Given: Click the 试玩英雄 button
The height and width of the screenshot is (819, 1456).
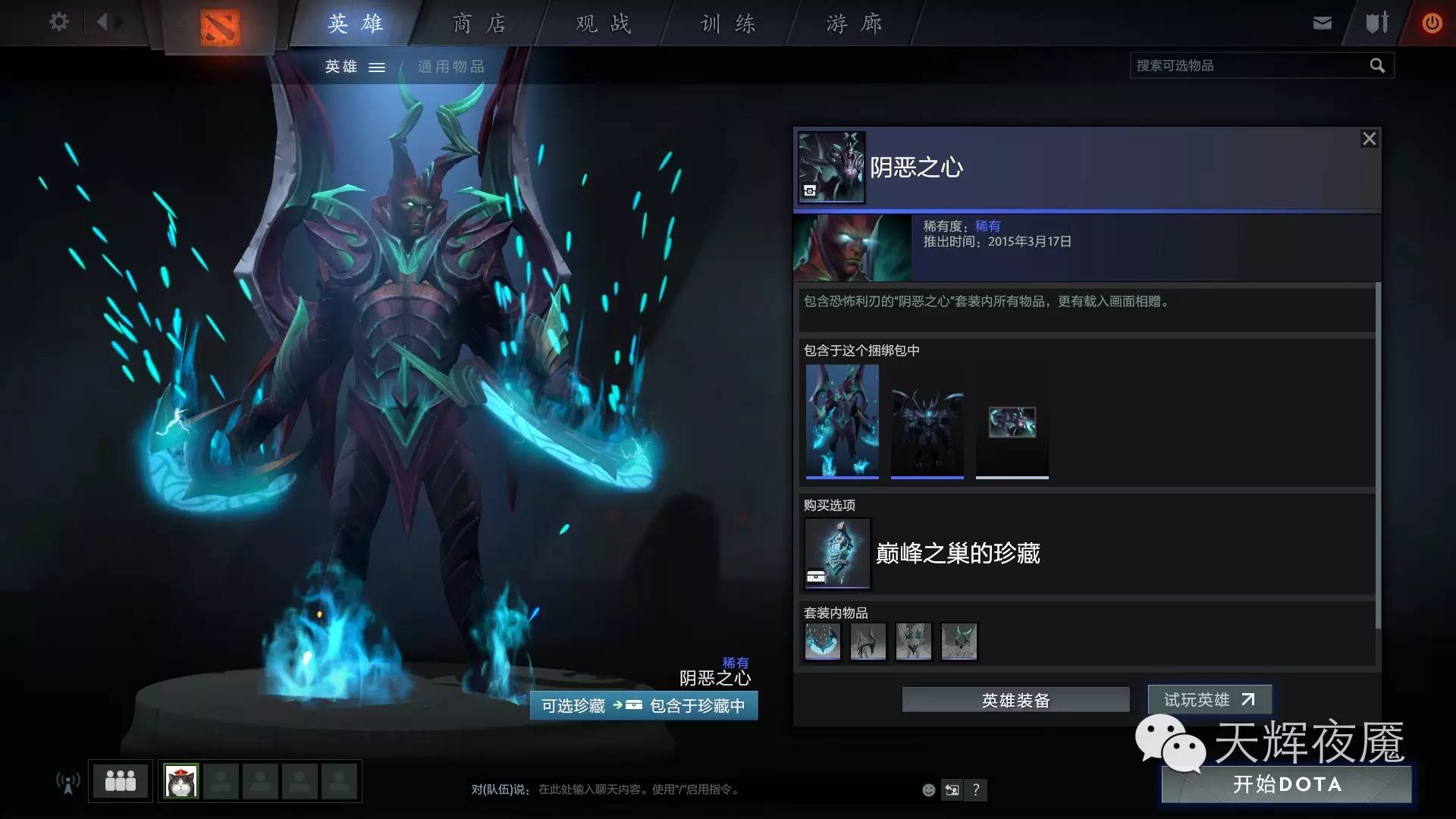Looking at the screenshot, I should [1209, 700].
